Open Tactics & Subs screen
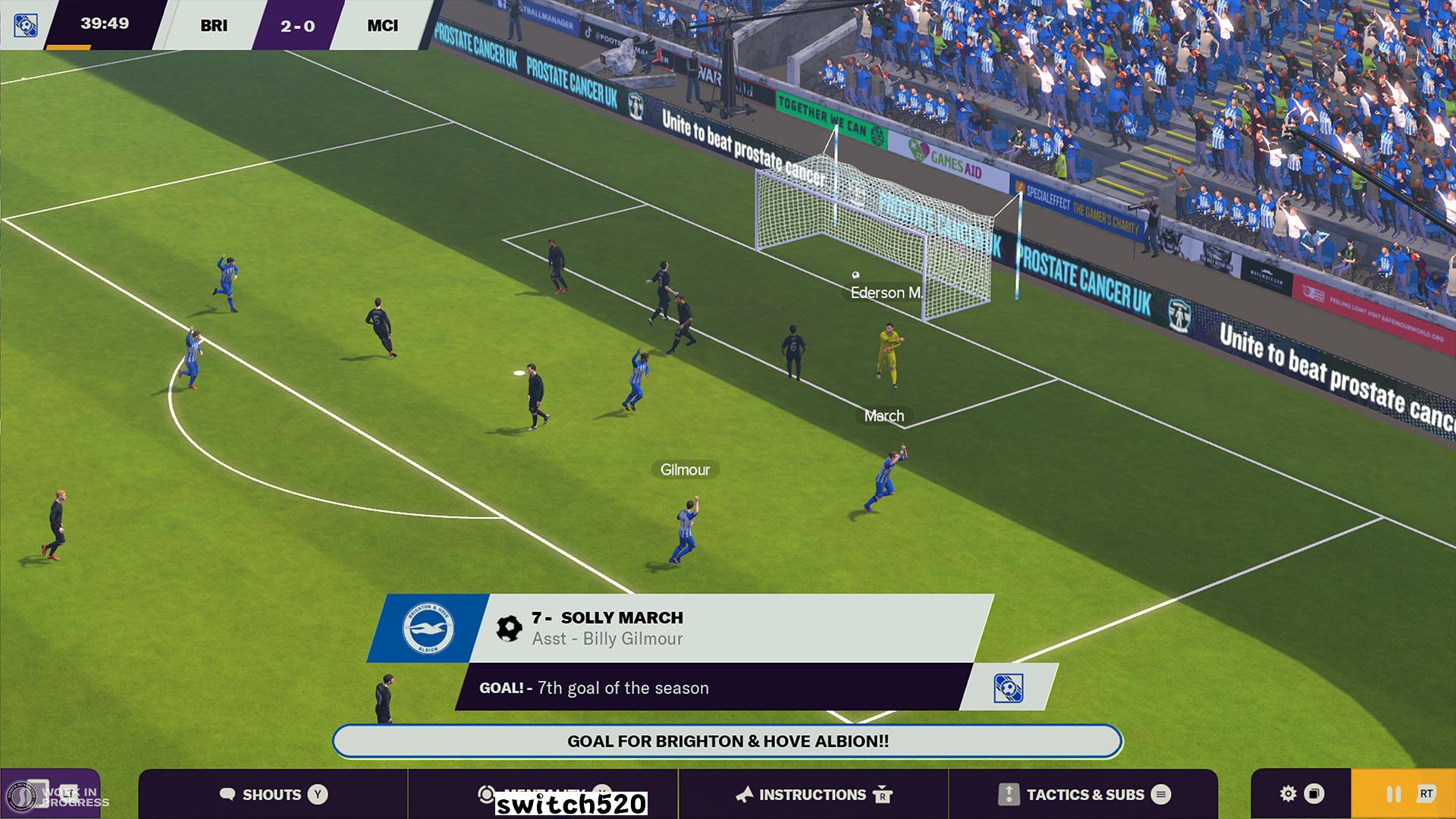This screenshot has width=1456, height=819. coord(1084,794)
